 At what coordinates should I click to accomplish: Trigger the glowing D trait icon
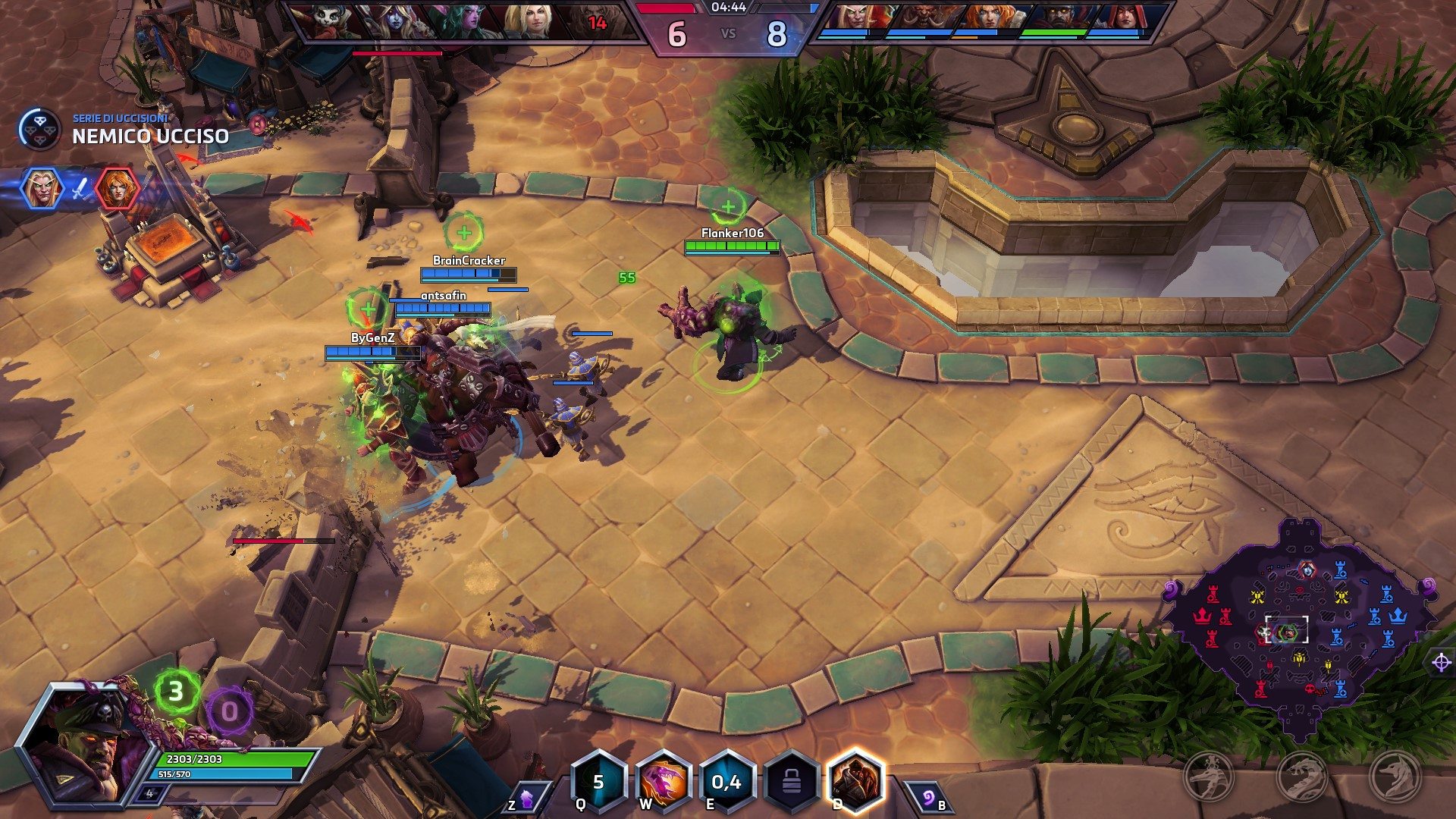tap(855, 782)
